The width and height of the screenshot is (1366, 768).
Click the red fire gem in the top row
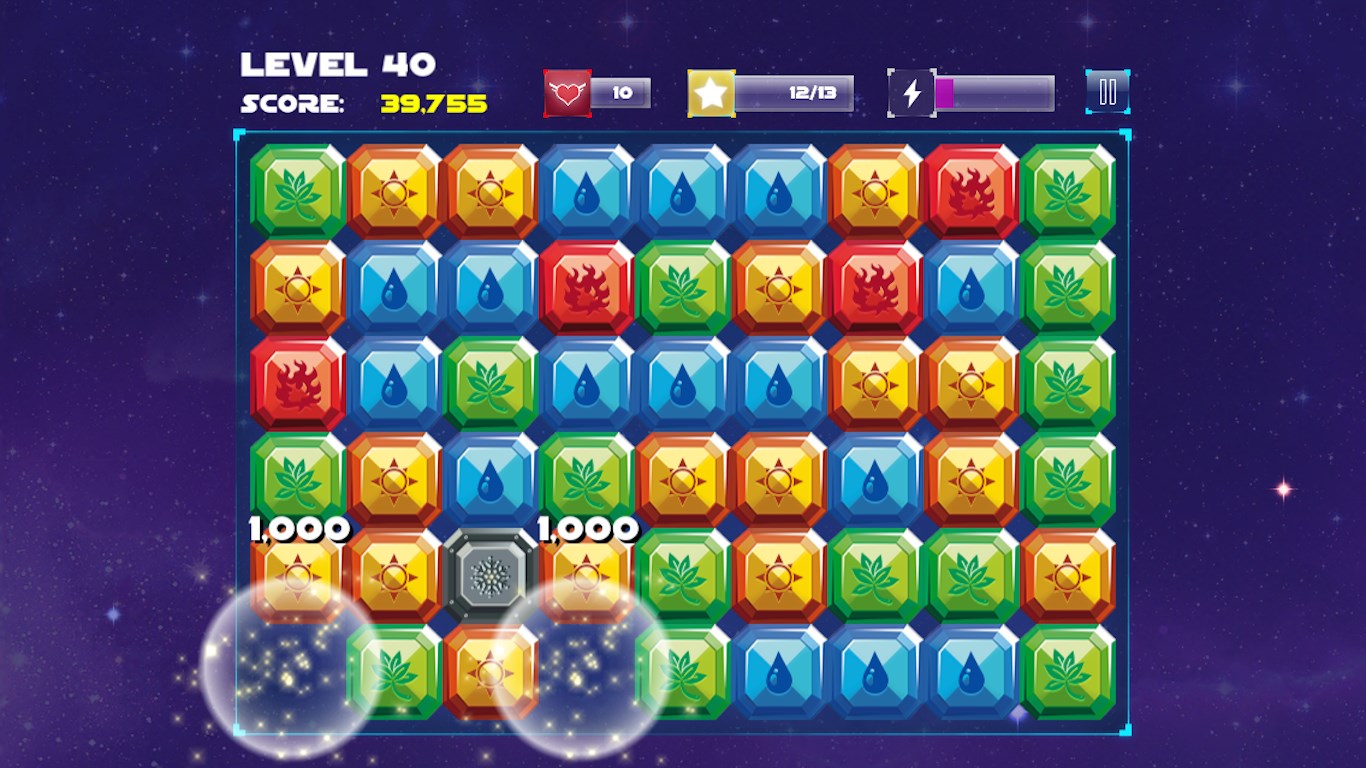pos(972,190)
